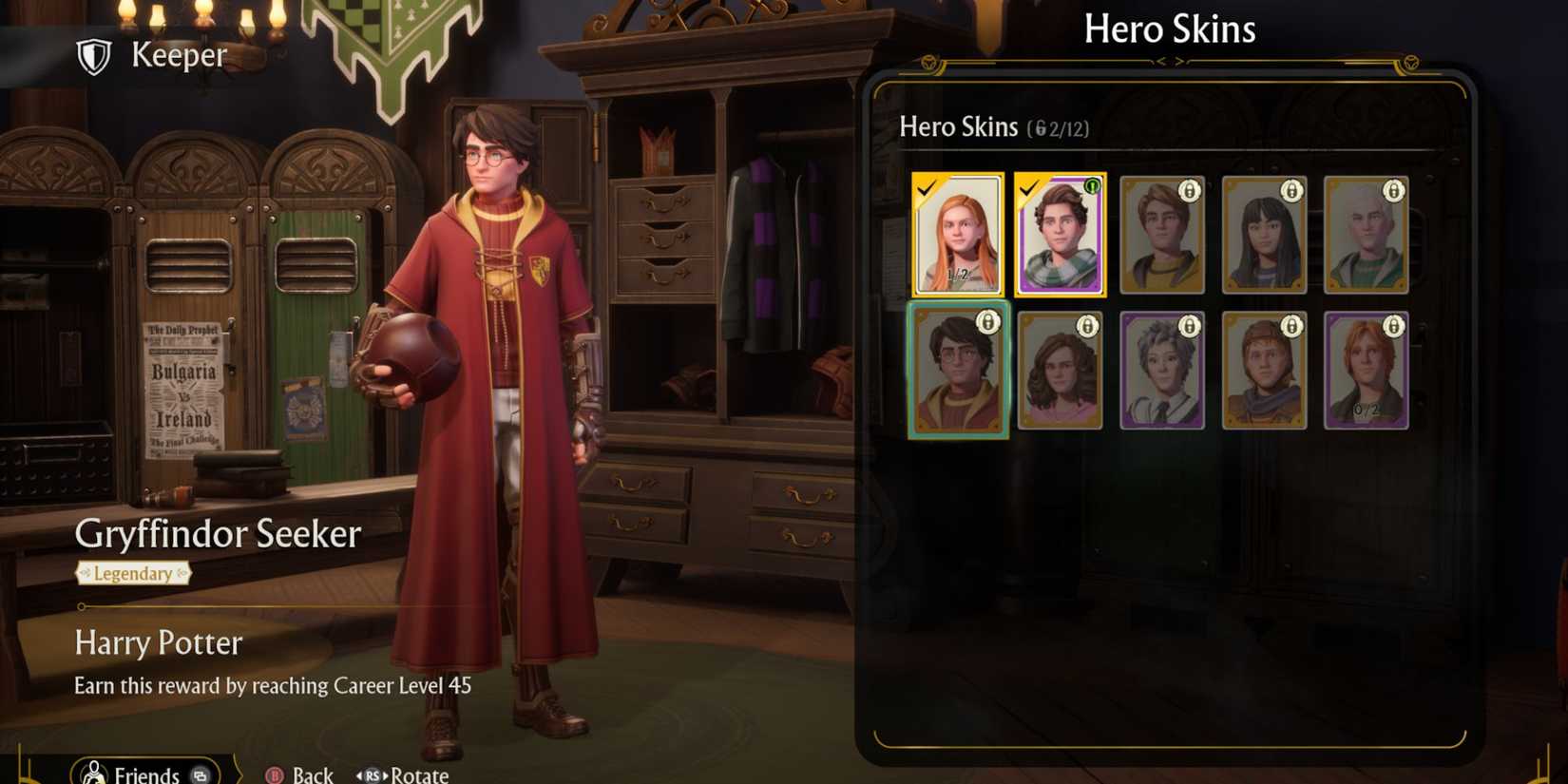
Task: Click the left bumper icon on Hero Skins panel
Action: point(928,63)
